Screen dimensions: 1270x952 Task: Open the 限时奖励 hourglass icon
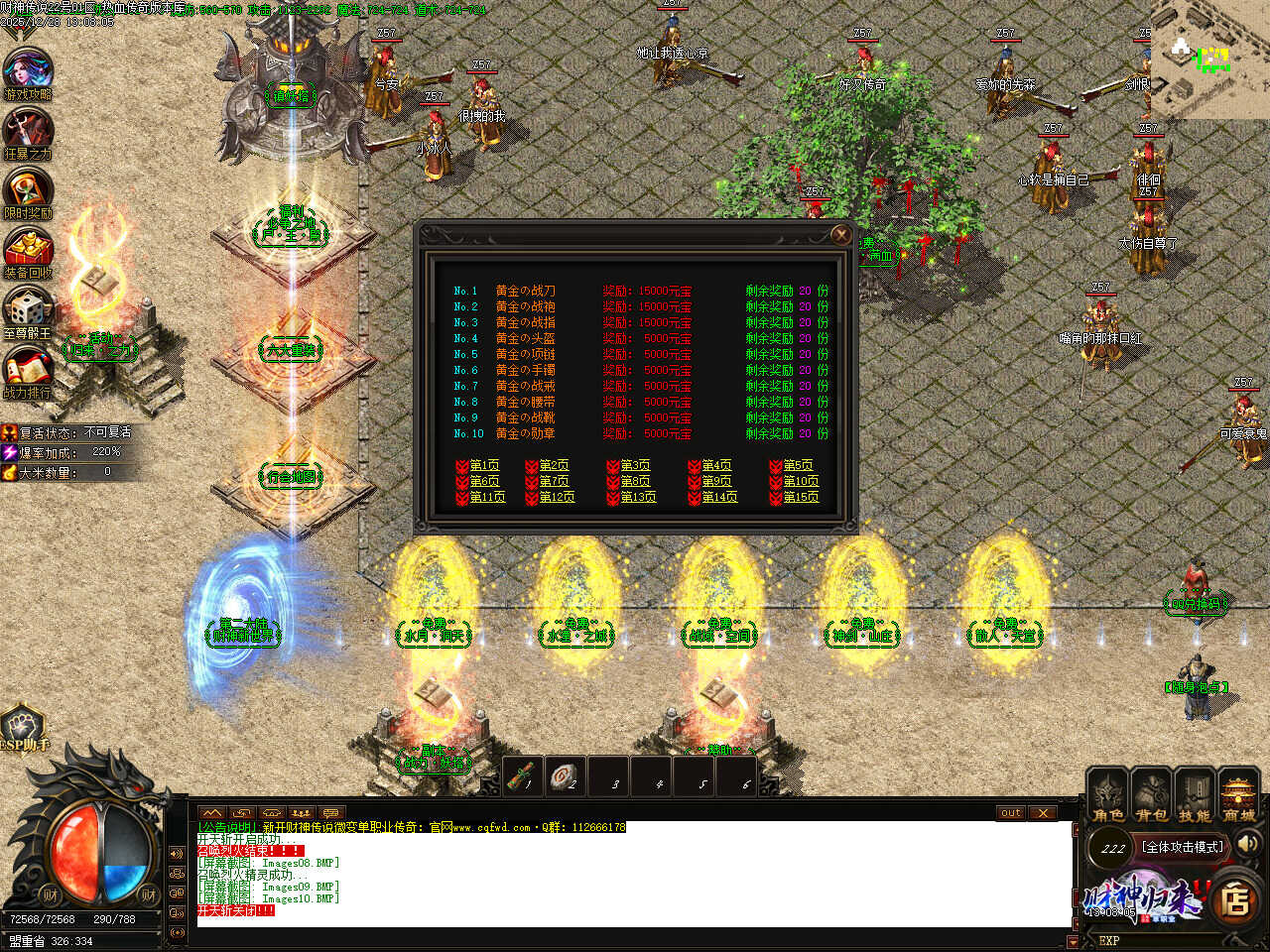point(28,190)
